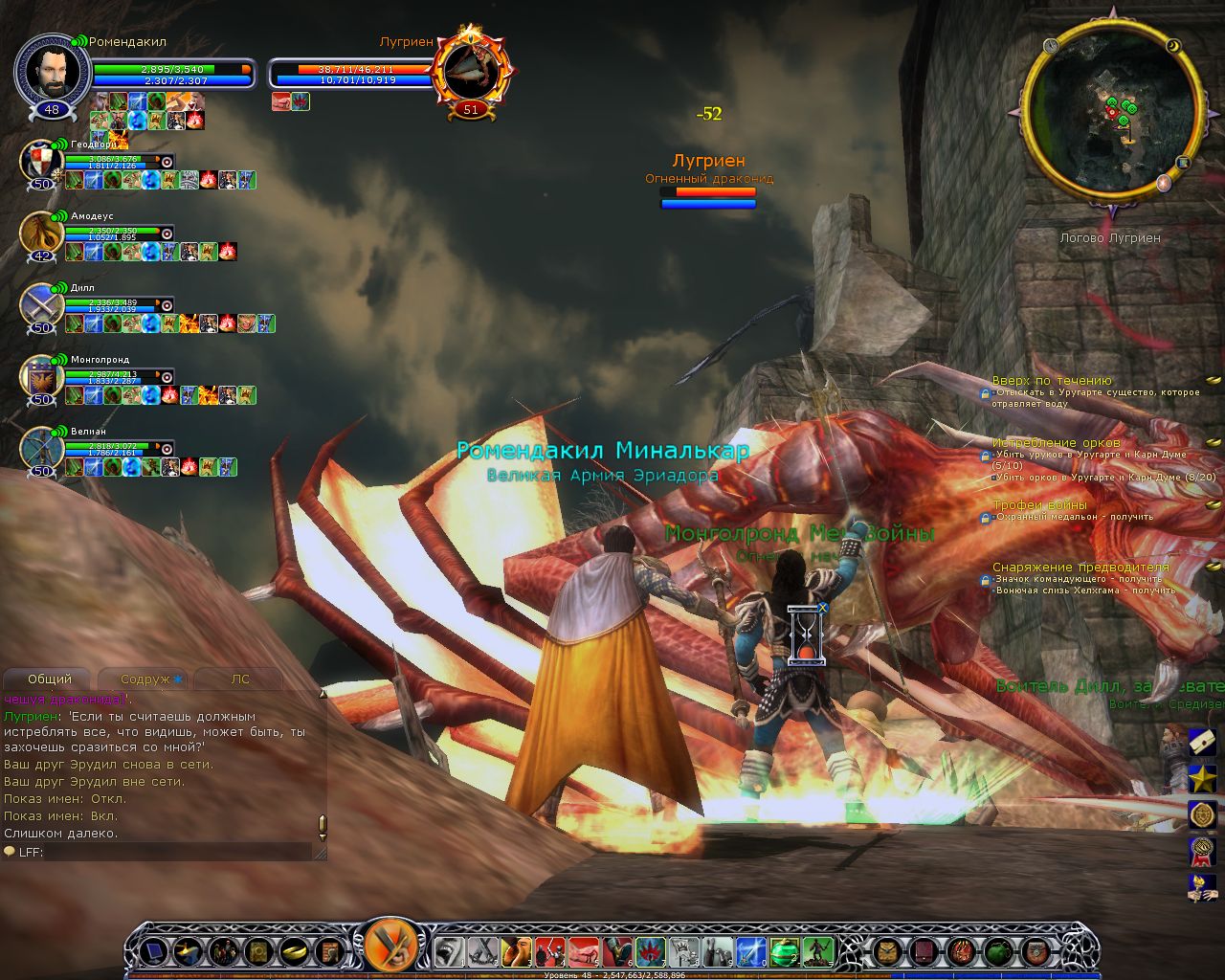1225x980 pixels.
Task: Open the envelope mail notification icon
Action: [1202, 742]
